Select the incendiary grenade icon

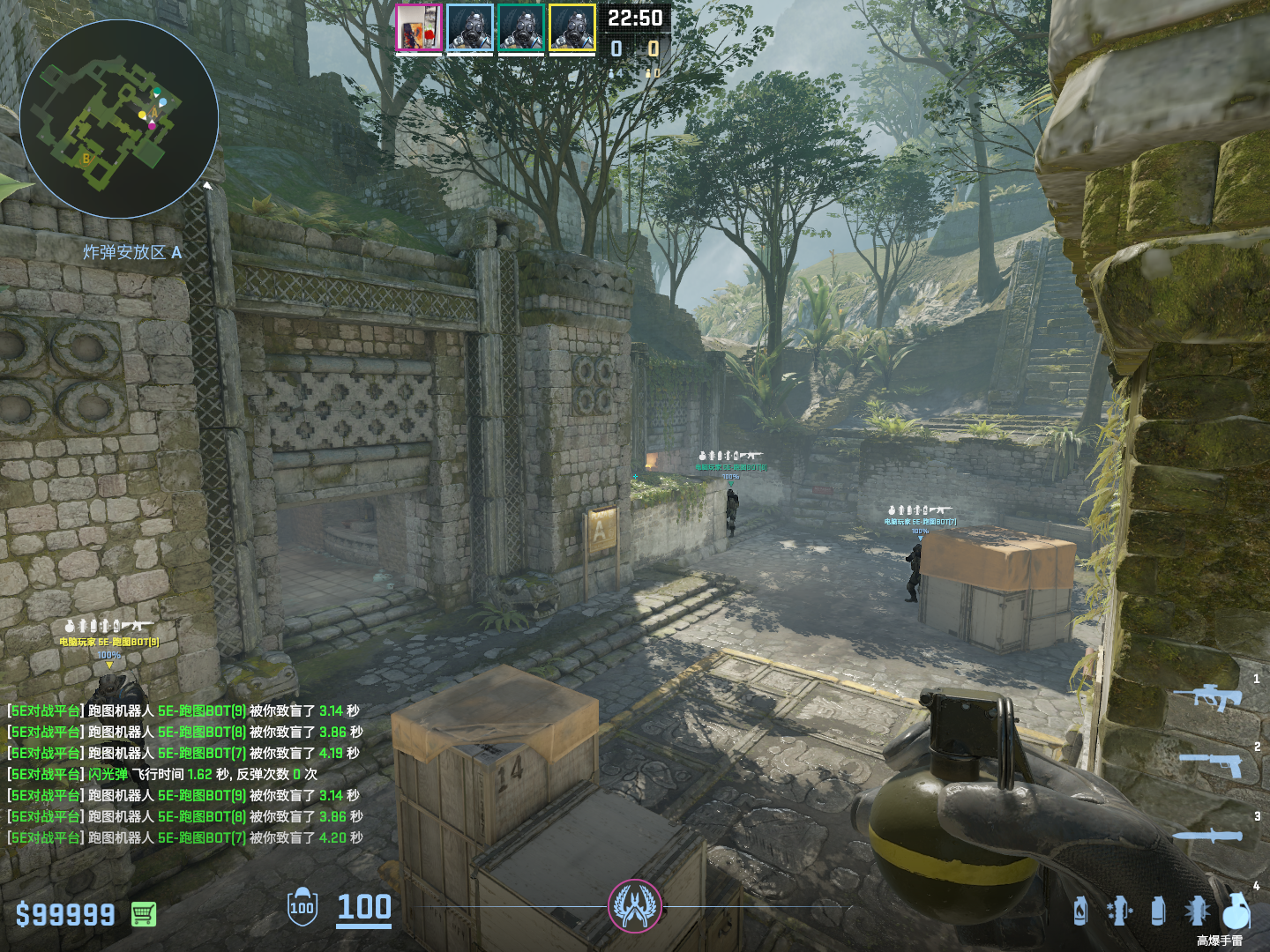pos(1080,911)
